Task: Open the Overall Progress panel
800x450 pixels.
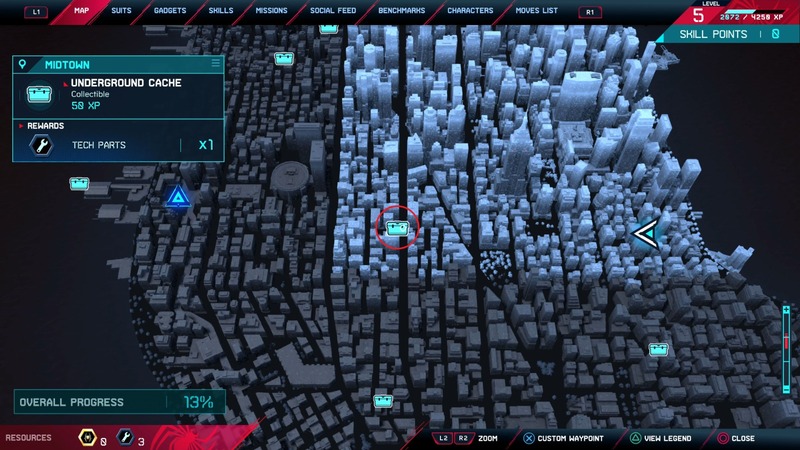Action: coord(118,402)
